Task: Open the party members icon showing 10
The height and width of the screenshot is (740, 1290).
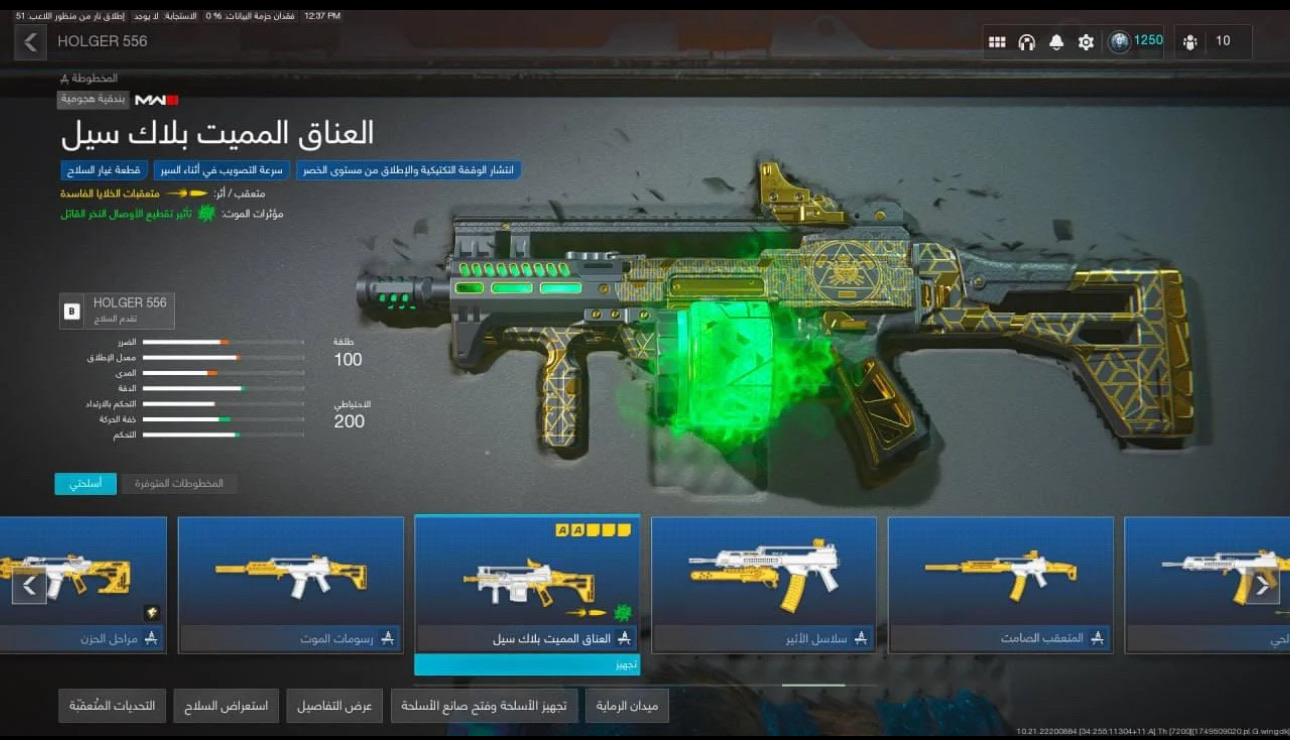Action: click(1190, 41)
